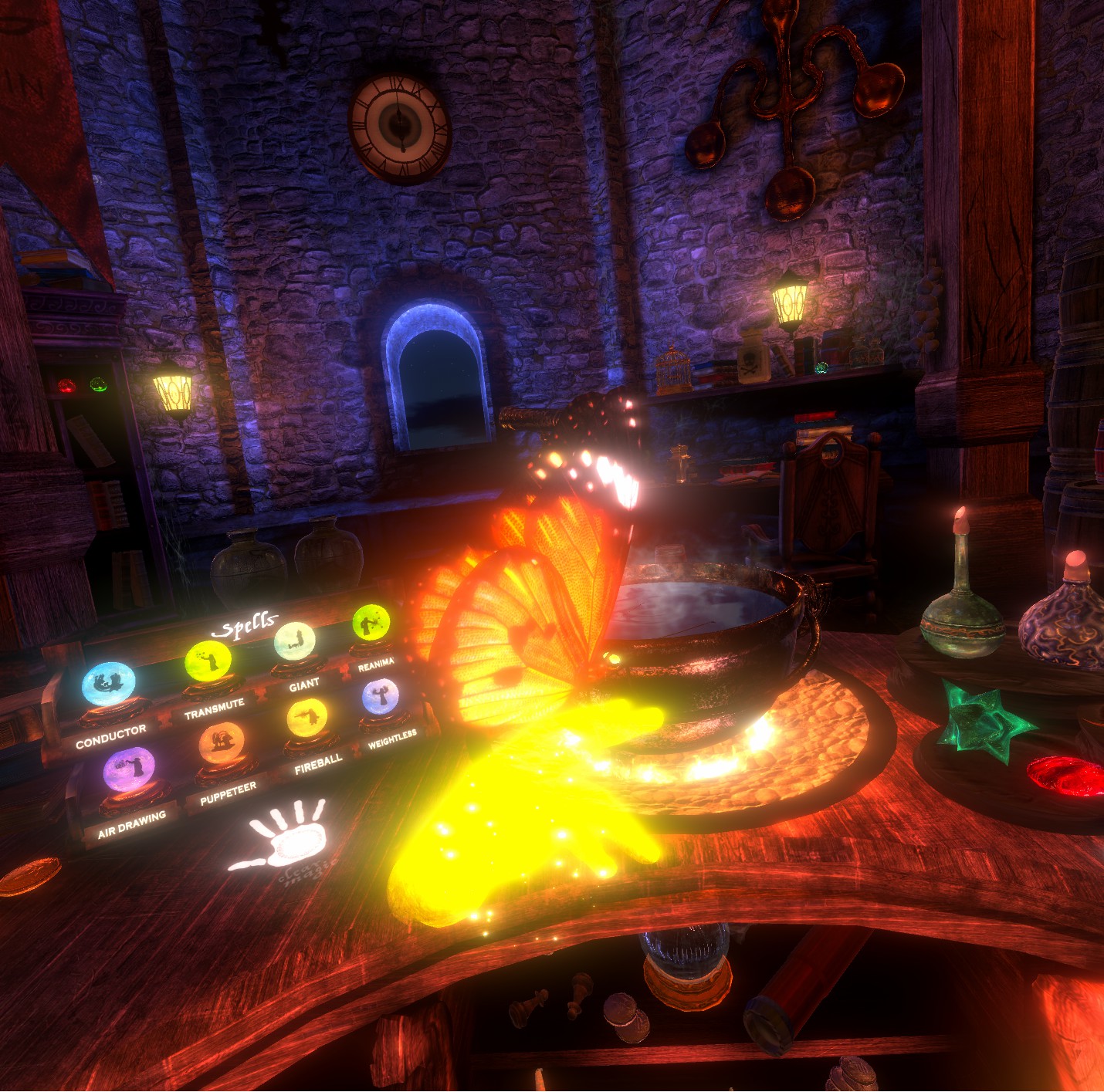Select the Air Drawing spell orb
Image resolution: width=1104 pixels, height=1092 pixels.
point(129,769)
